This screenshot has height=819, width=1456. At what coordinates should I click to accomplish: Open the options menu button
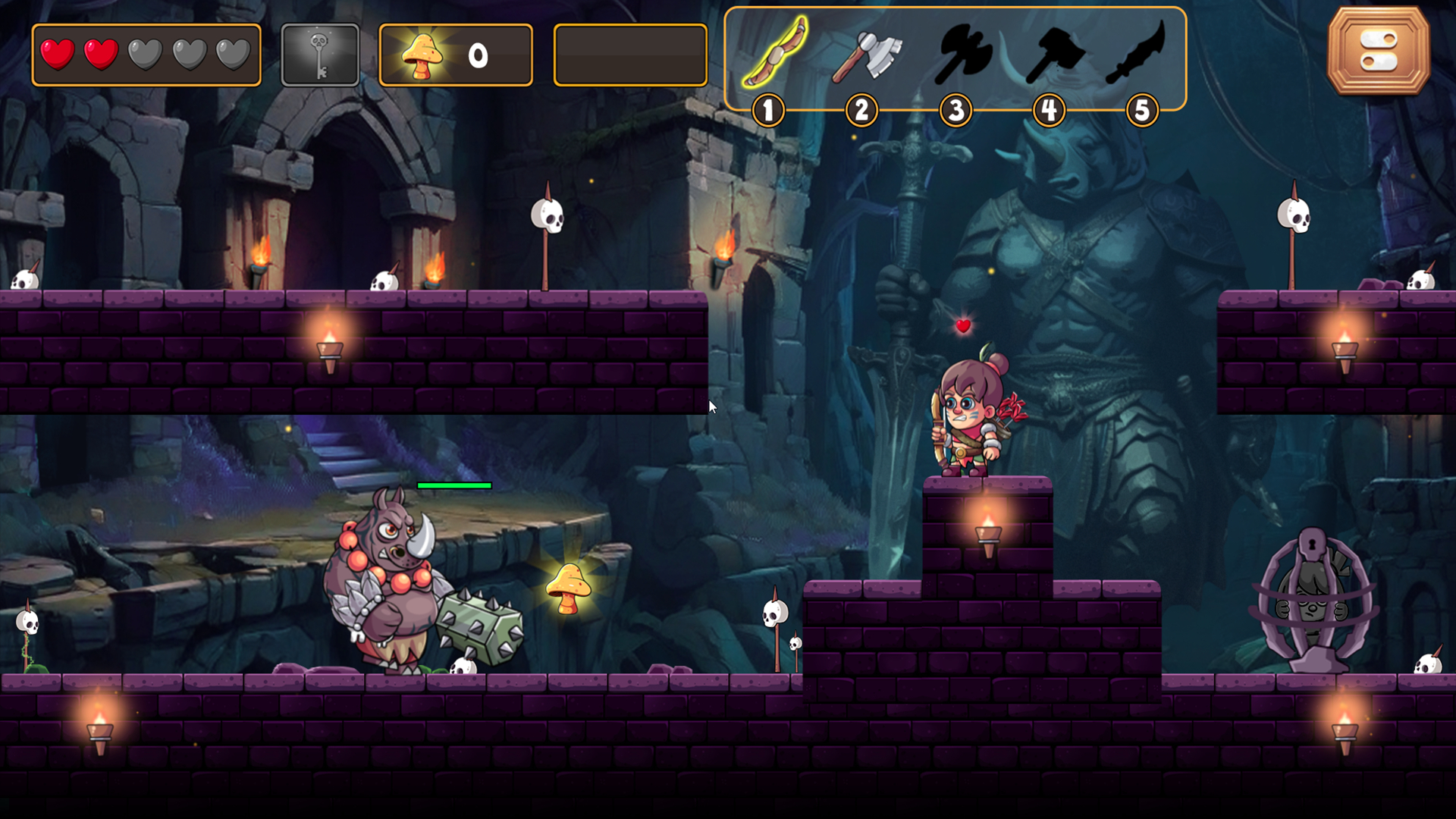[x=1378, y=51]
